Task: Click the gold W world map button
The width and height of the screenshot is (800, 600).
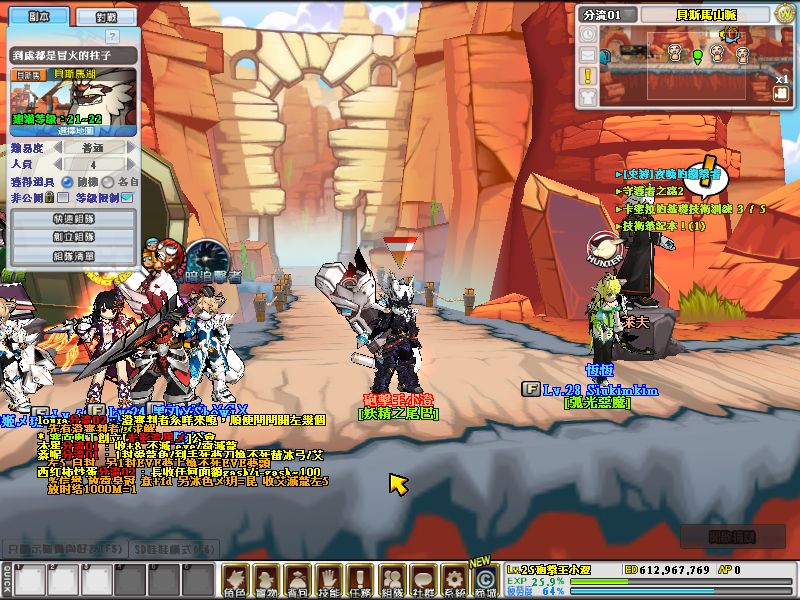Action: [784, 14]
